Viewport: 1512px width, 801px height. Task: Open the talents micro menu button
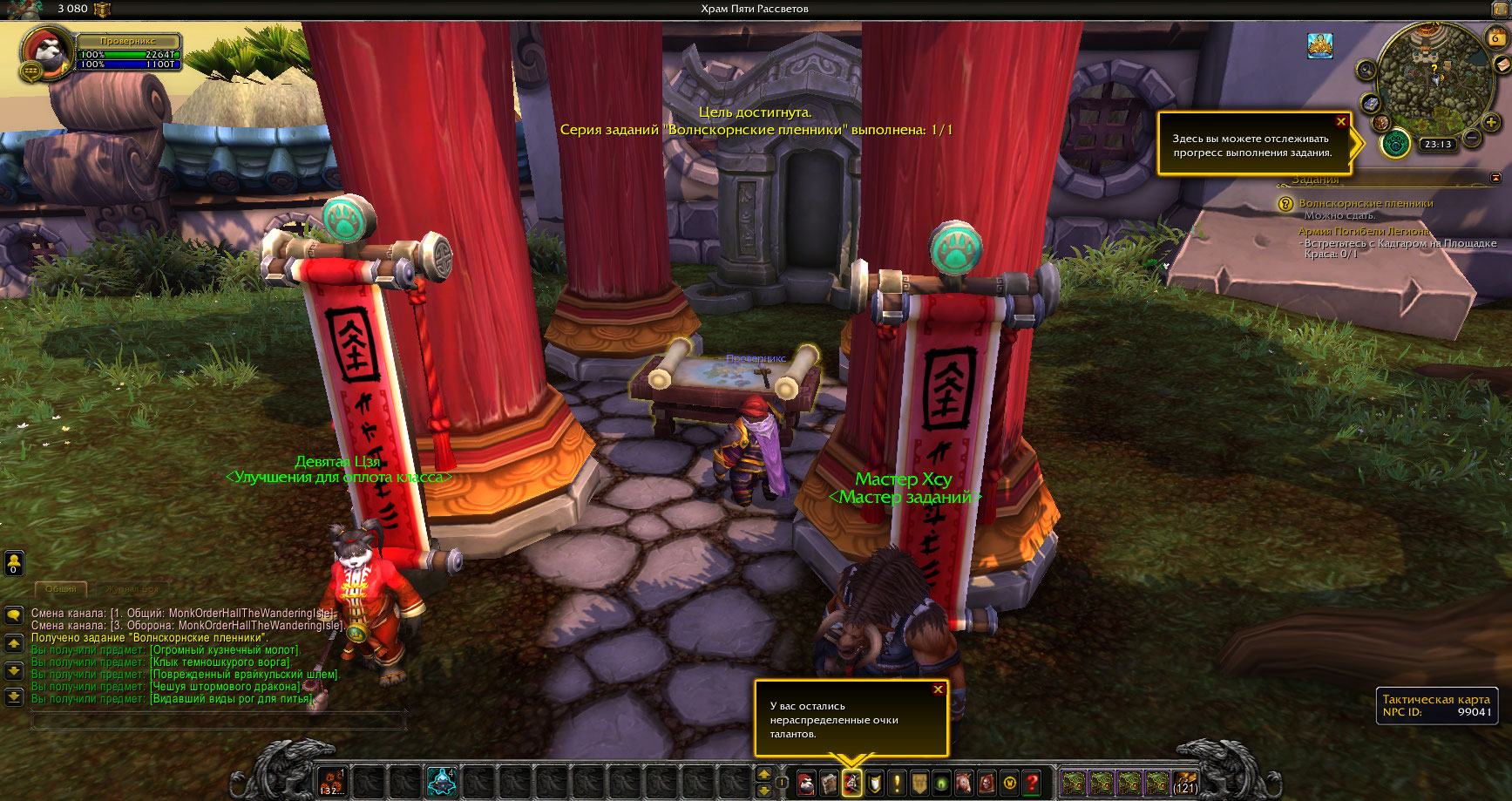(851, 783)
